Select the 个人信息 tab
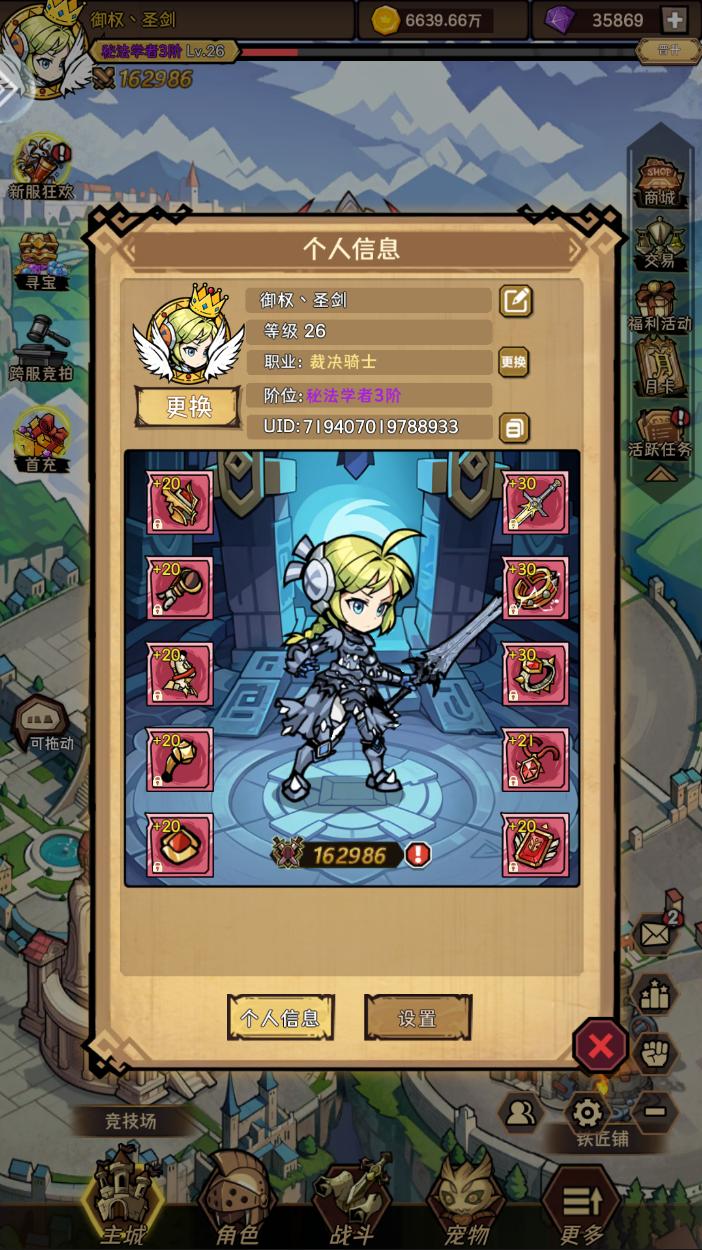 281,1018
